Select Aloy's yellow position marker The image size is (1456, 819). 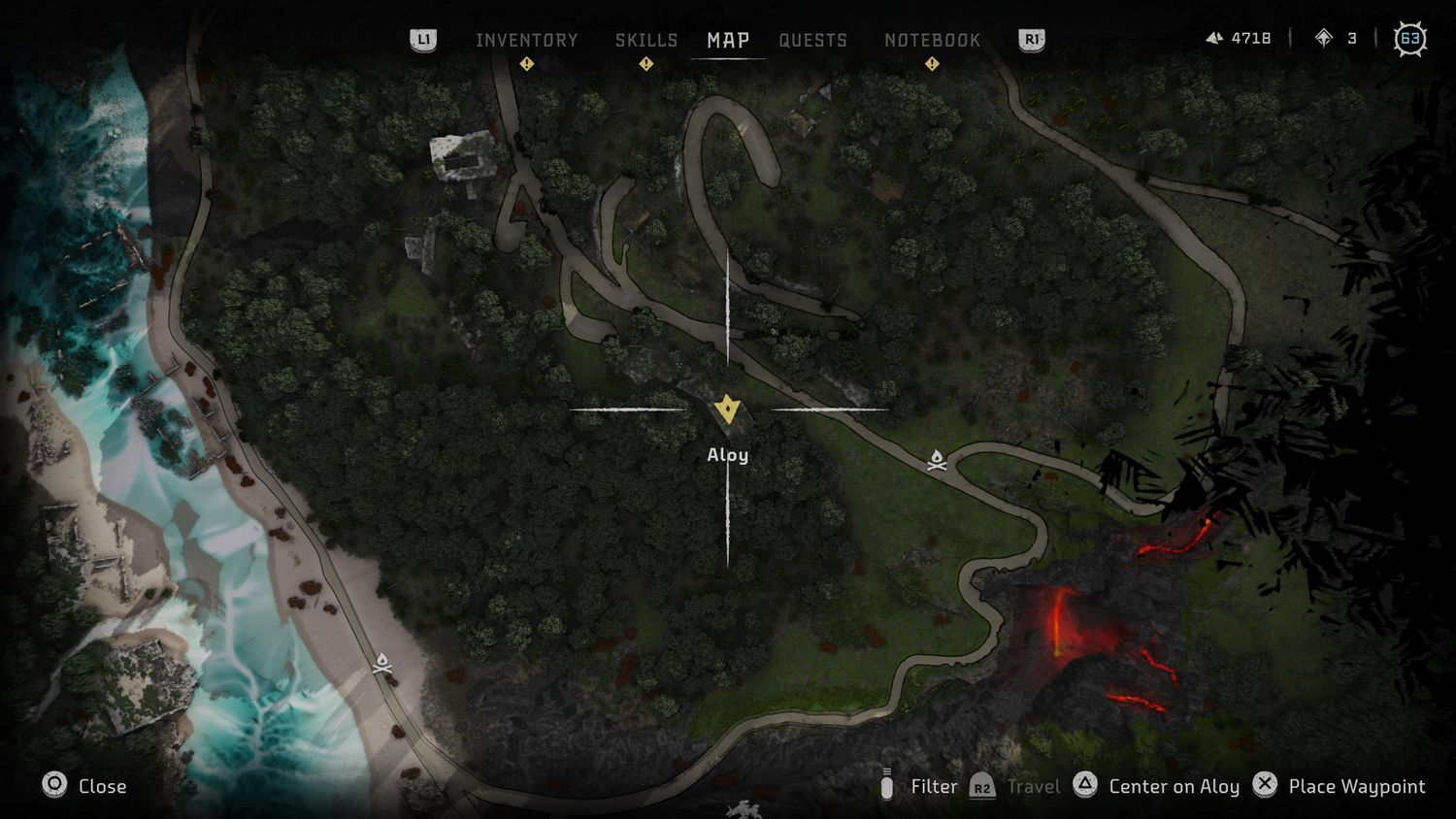tap(727, 409)
